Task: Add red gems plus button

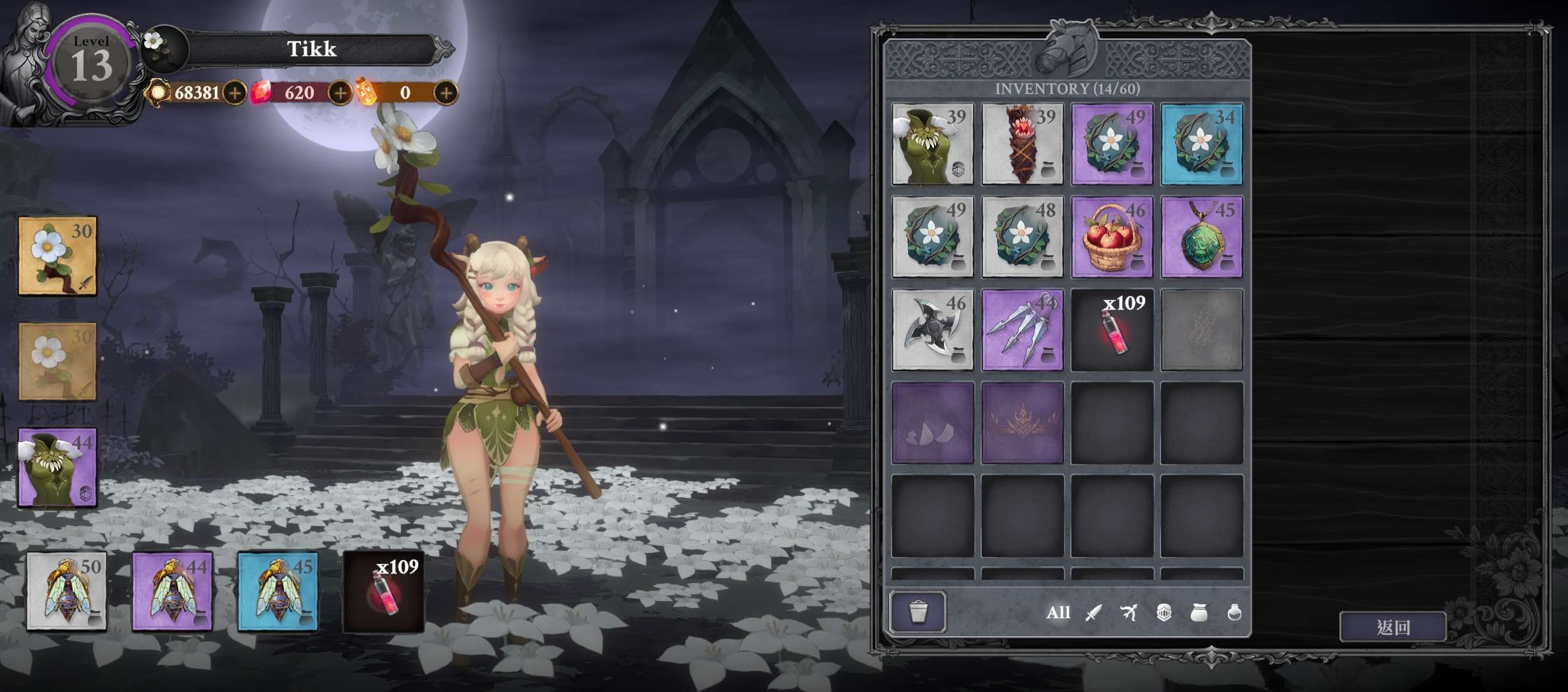Action: pyautogui.click(x=340, y=93)
